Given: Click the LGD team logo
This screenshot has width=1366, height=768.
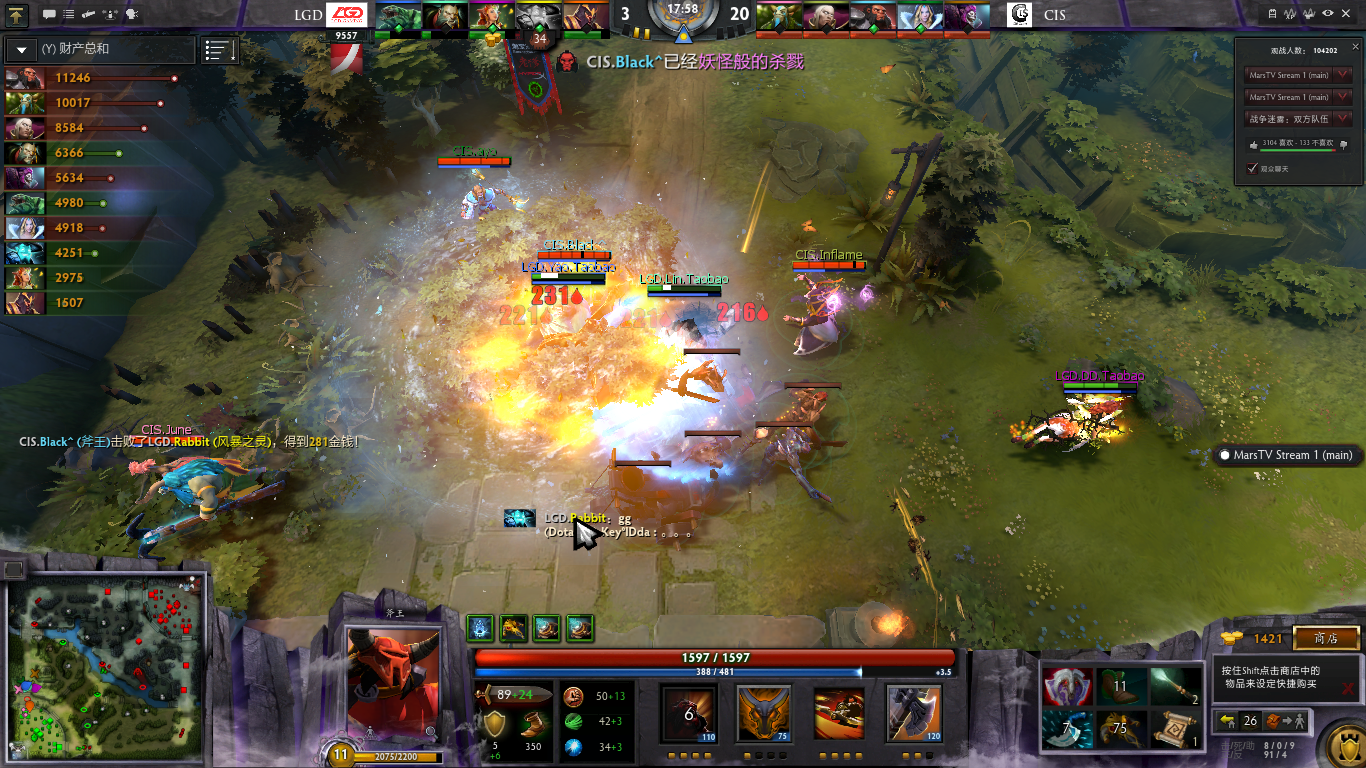Looking at the screenshot, I should tap(348, 15).
